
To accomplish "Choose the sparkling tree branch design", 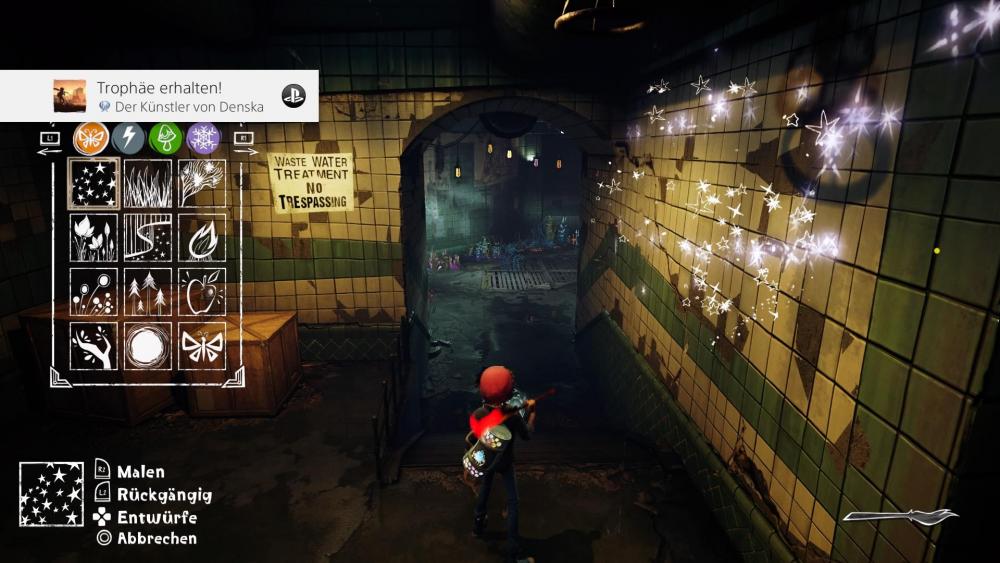I will (x=202, y=184).
